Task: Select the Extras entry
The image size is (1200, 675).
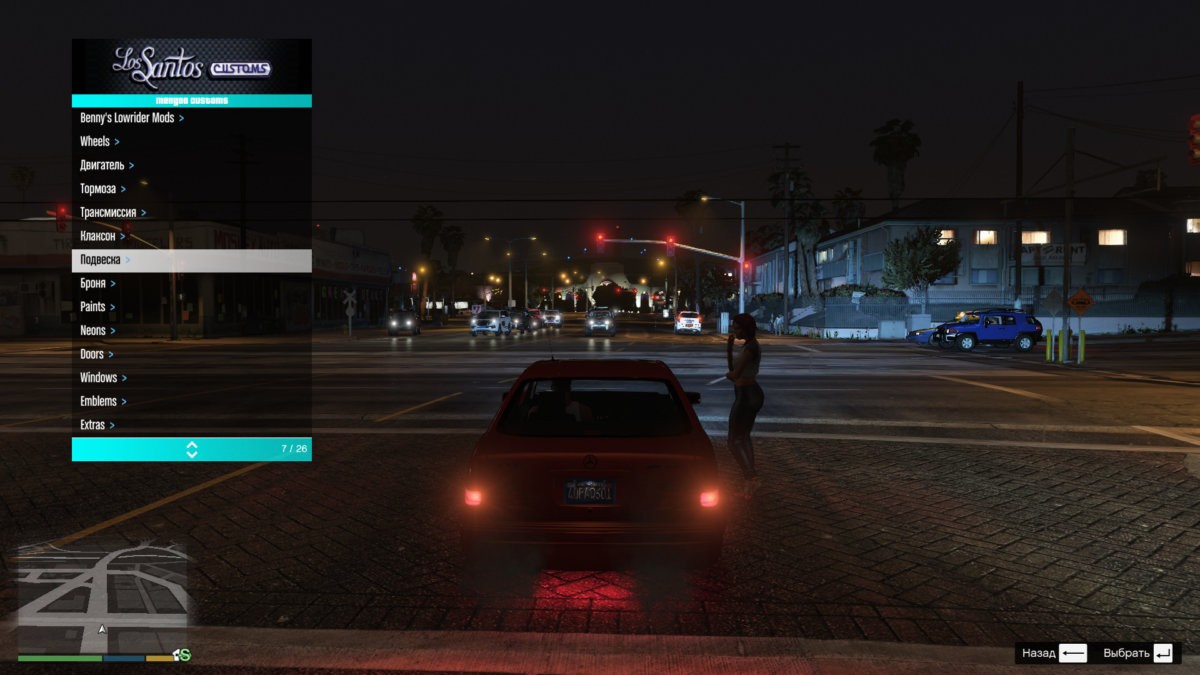Action: click(93, 425)
